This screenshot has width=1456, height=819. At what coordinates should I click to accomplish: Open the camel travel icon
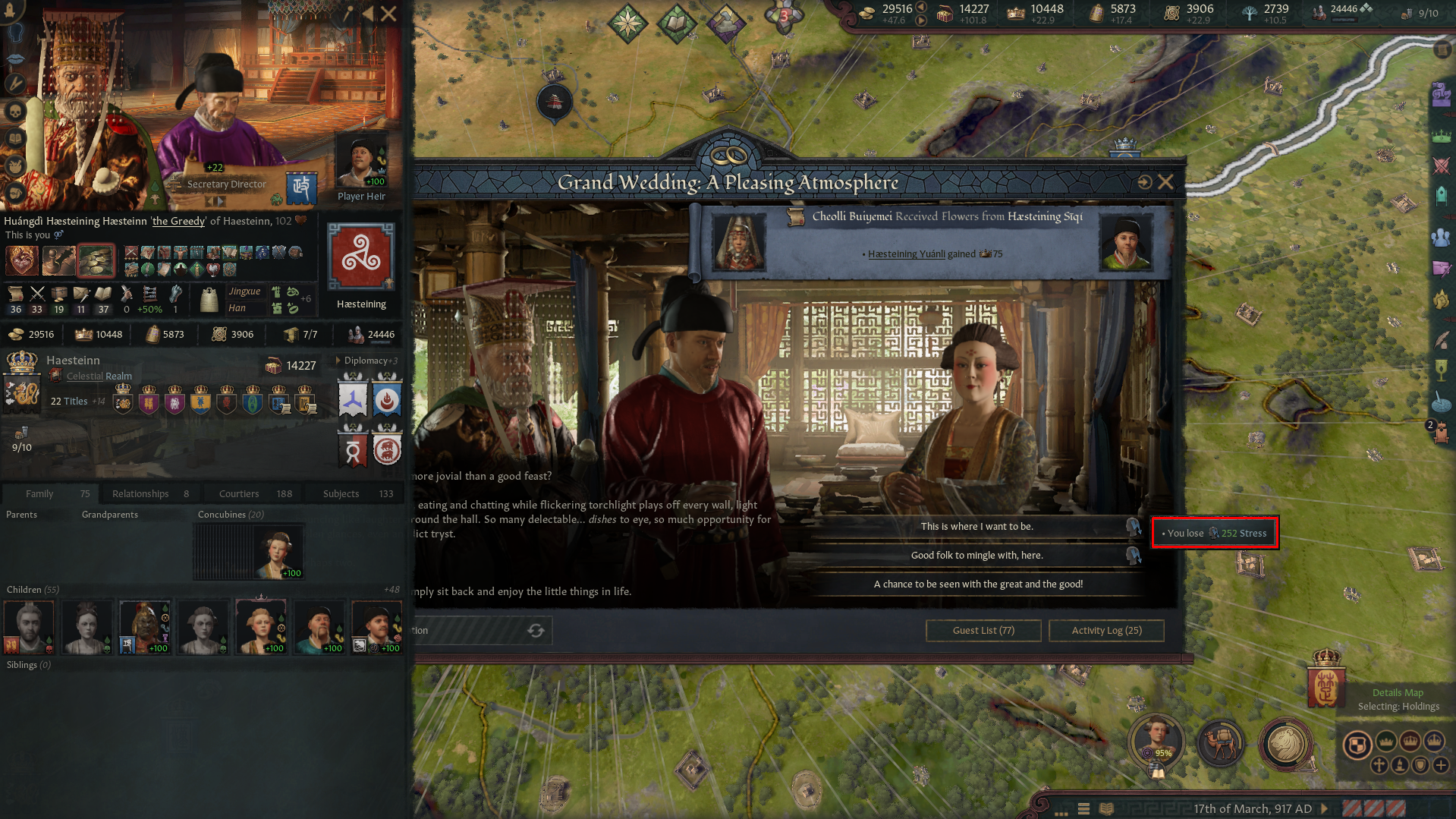(1221, 744)
